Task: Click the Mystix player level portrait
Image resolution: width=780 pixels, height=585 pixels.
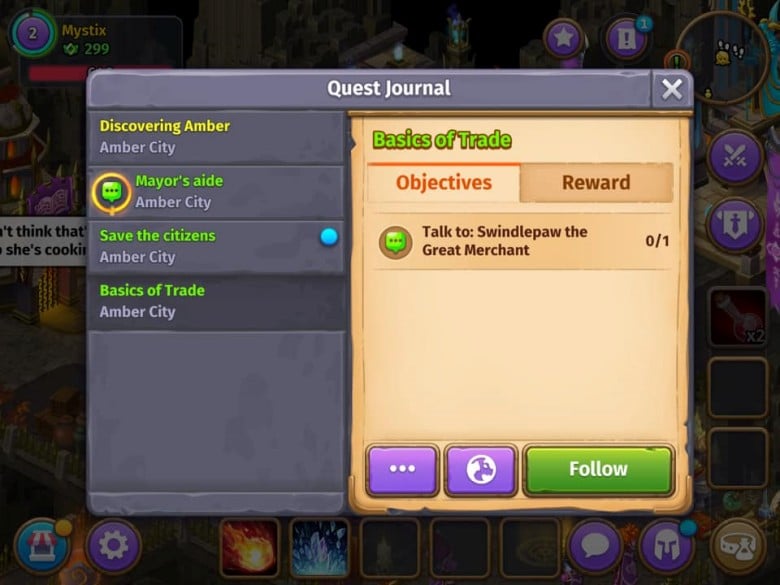Action: (33, 33)
